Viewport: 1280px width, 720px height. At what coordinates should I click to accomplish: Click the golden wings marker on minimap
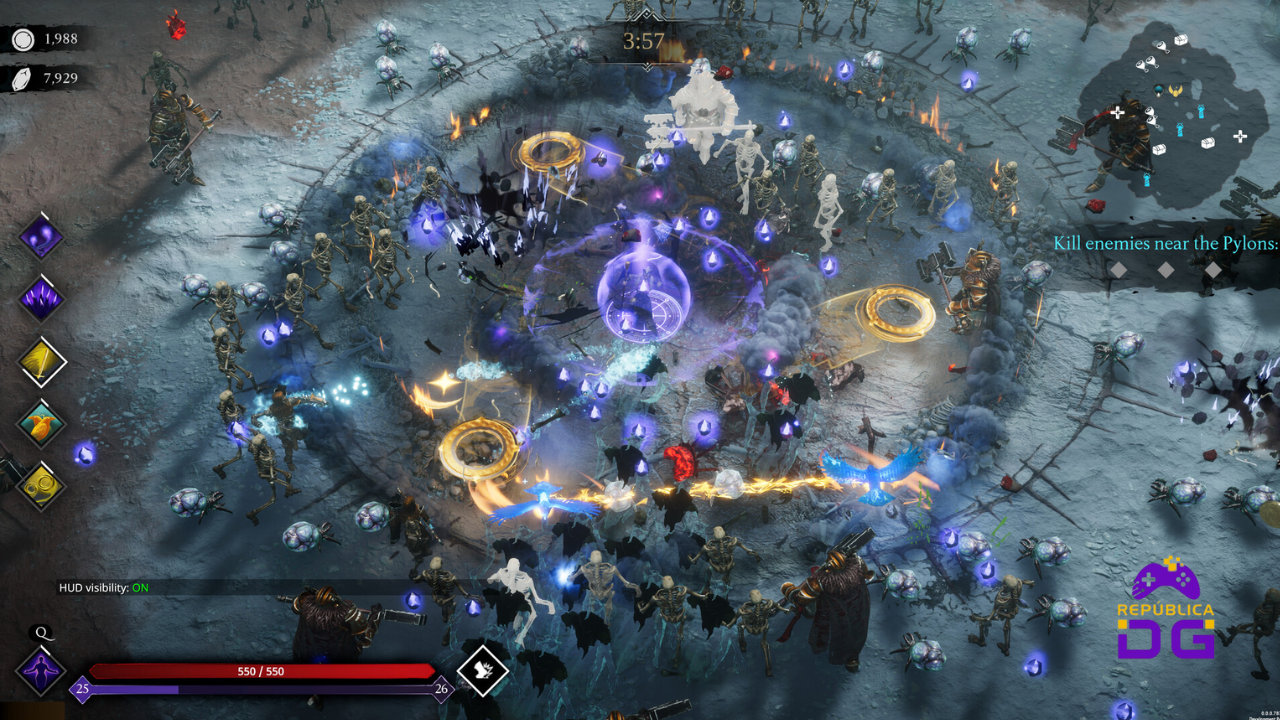coord(1176,91)
